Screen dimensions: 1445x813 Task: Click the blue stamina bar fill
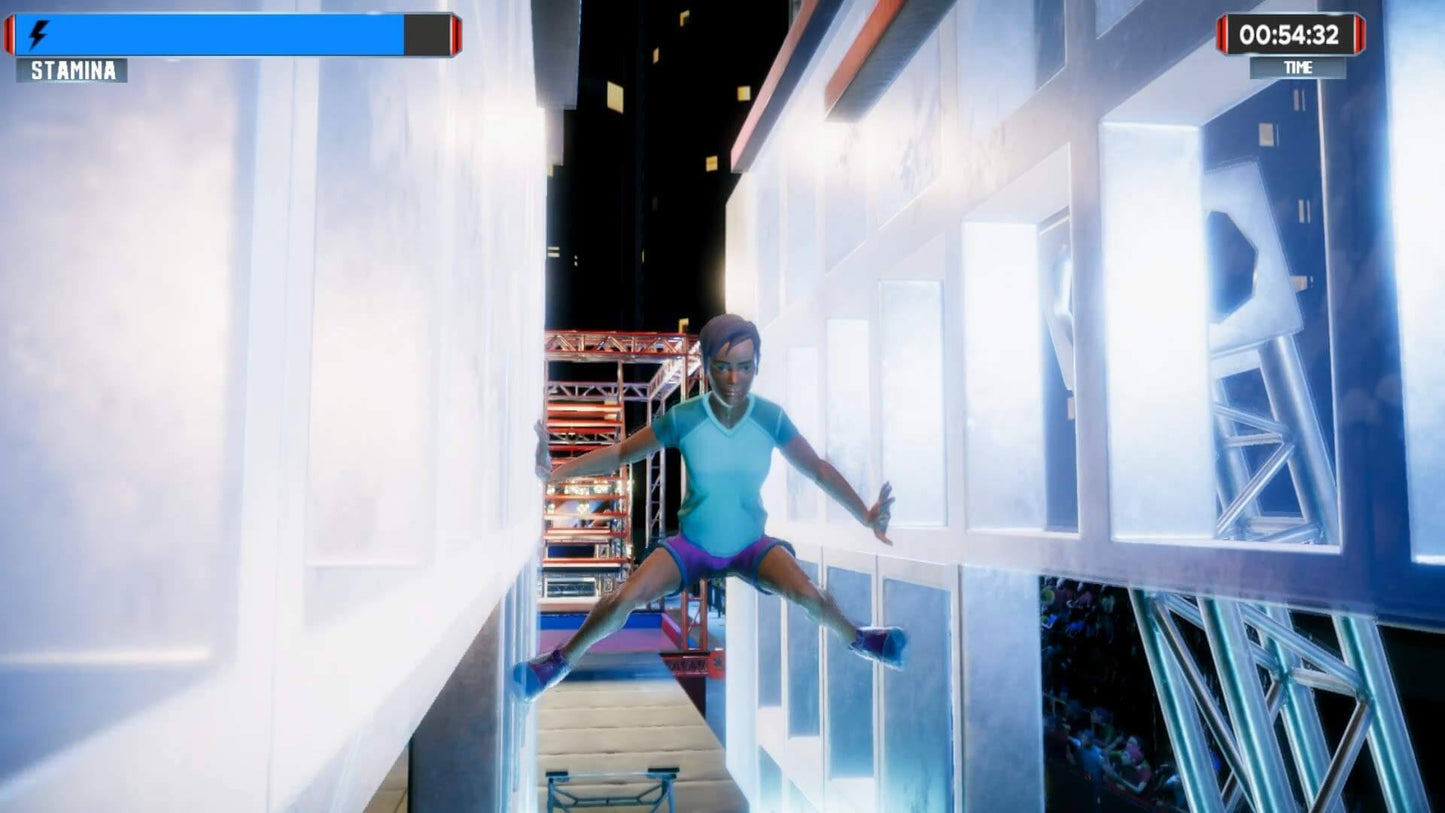coord(220,32)
